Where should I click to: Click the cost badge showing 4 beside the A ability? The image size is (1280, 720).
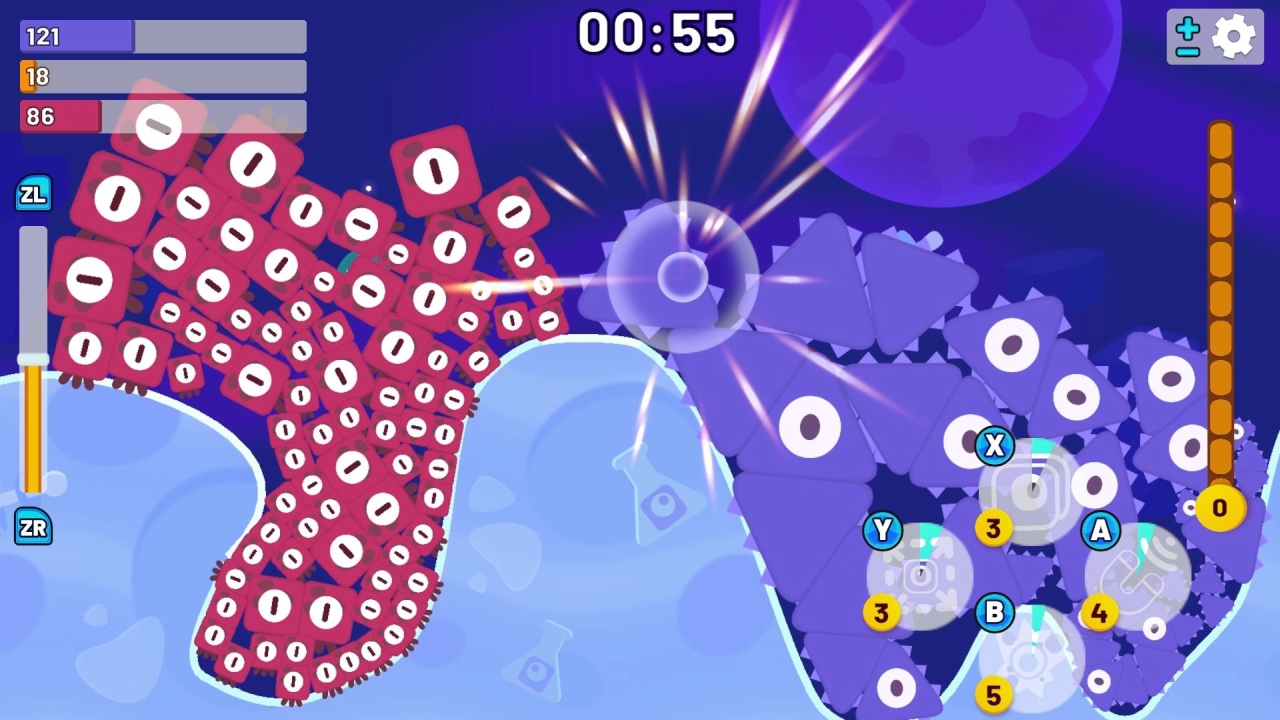coord(1100,613)
